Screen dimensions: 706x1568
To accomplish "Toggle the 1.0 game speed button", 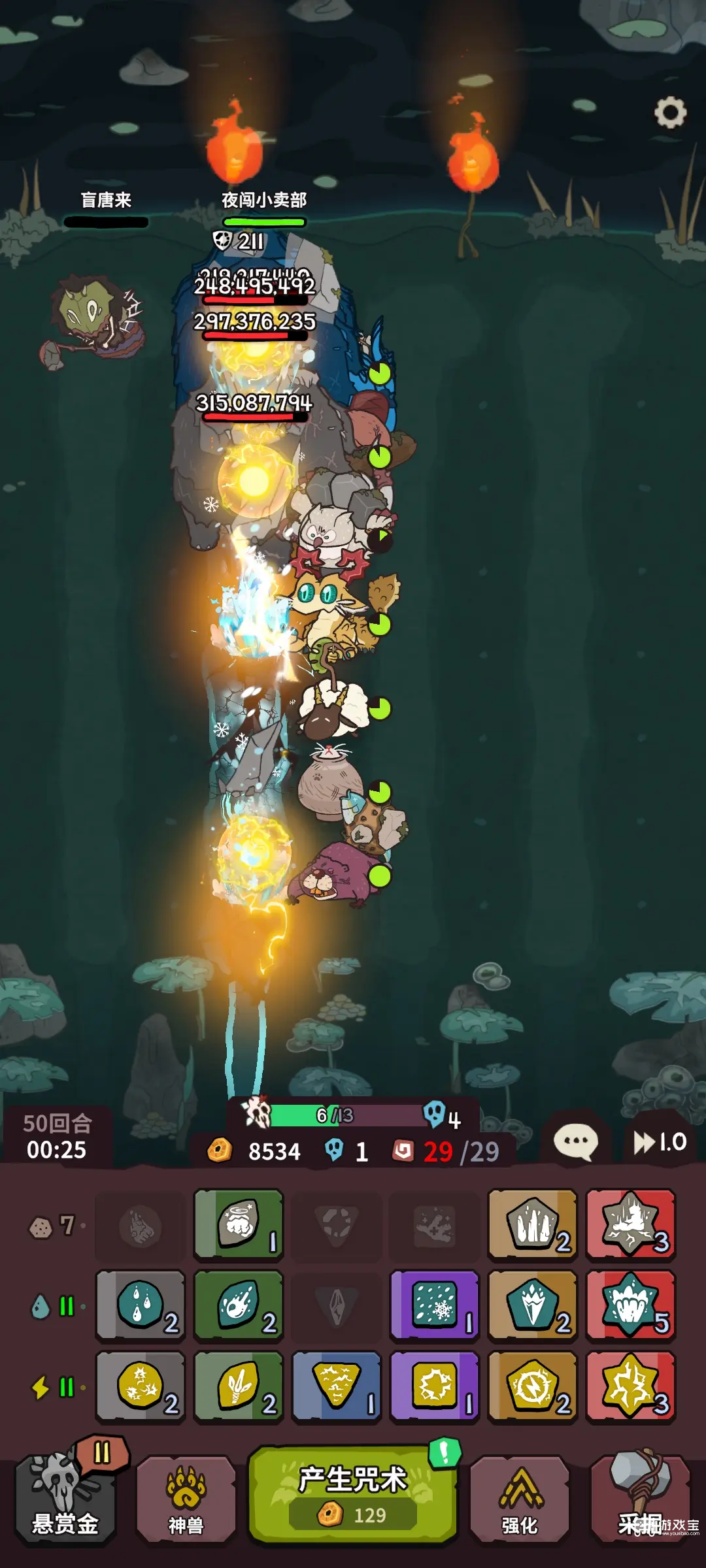I will tap(660, 1142).
